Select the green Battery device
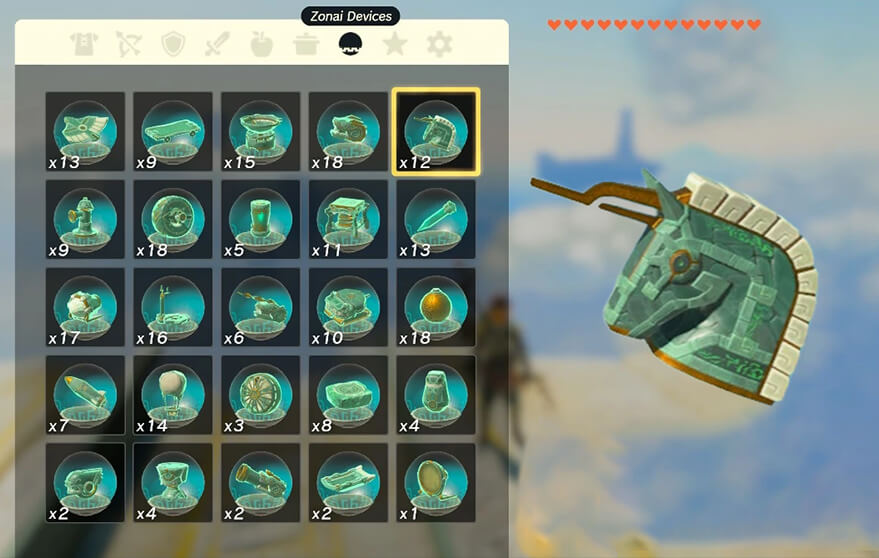Viewport: 879px width, 558px height. 261,219
